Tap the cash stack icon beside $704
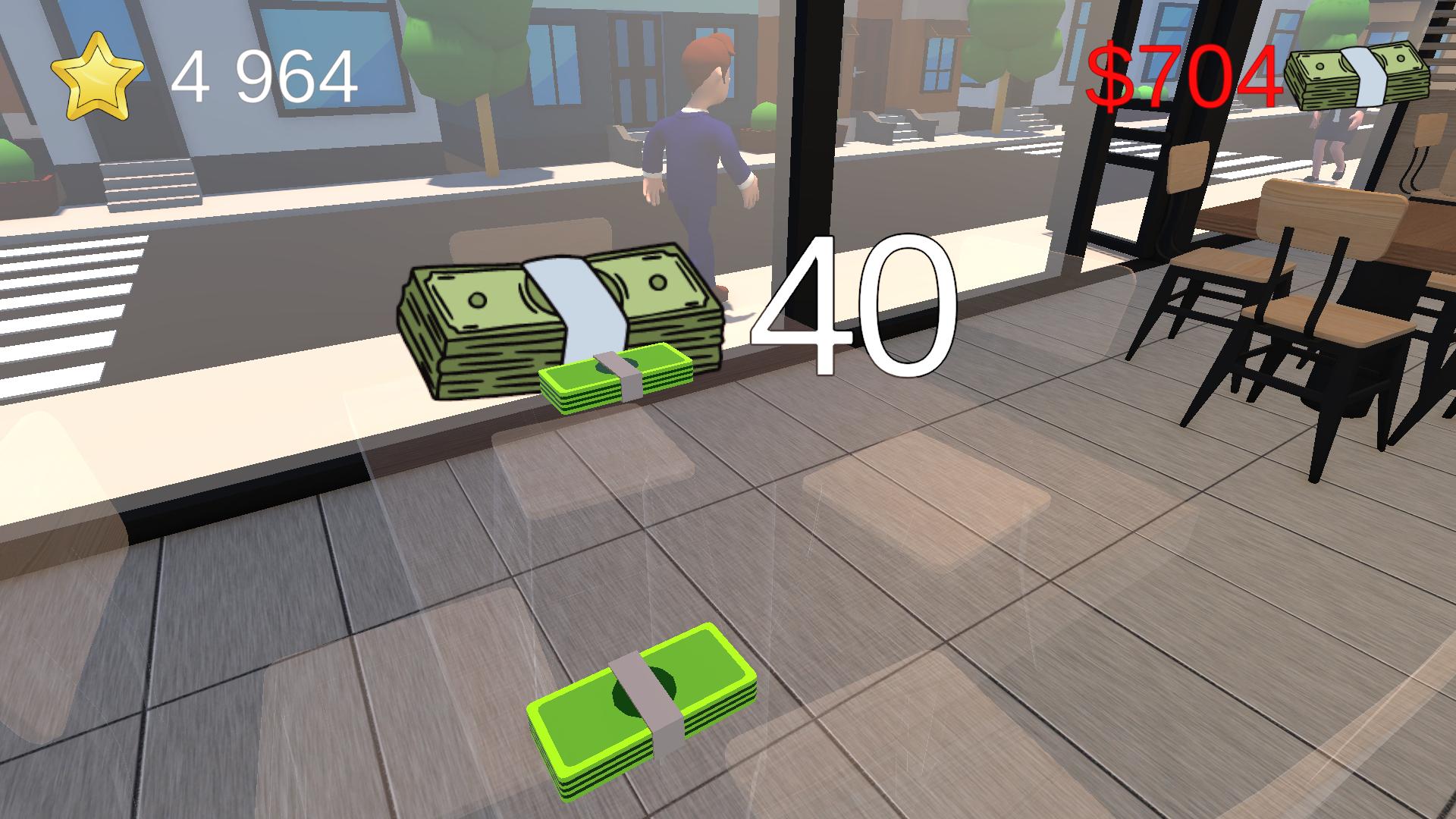Viewport: 1456px width, 819px height. (x=1360, y=72)
